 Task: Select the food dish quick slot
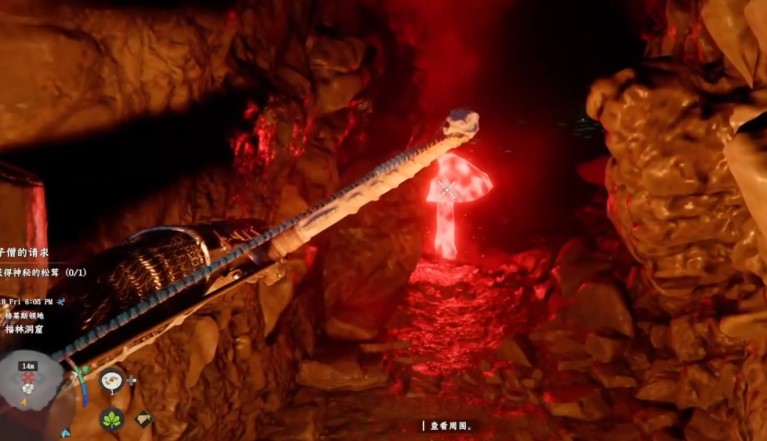point(112,380)
